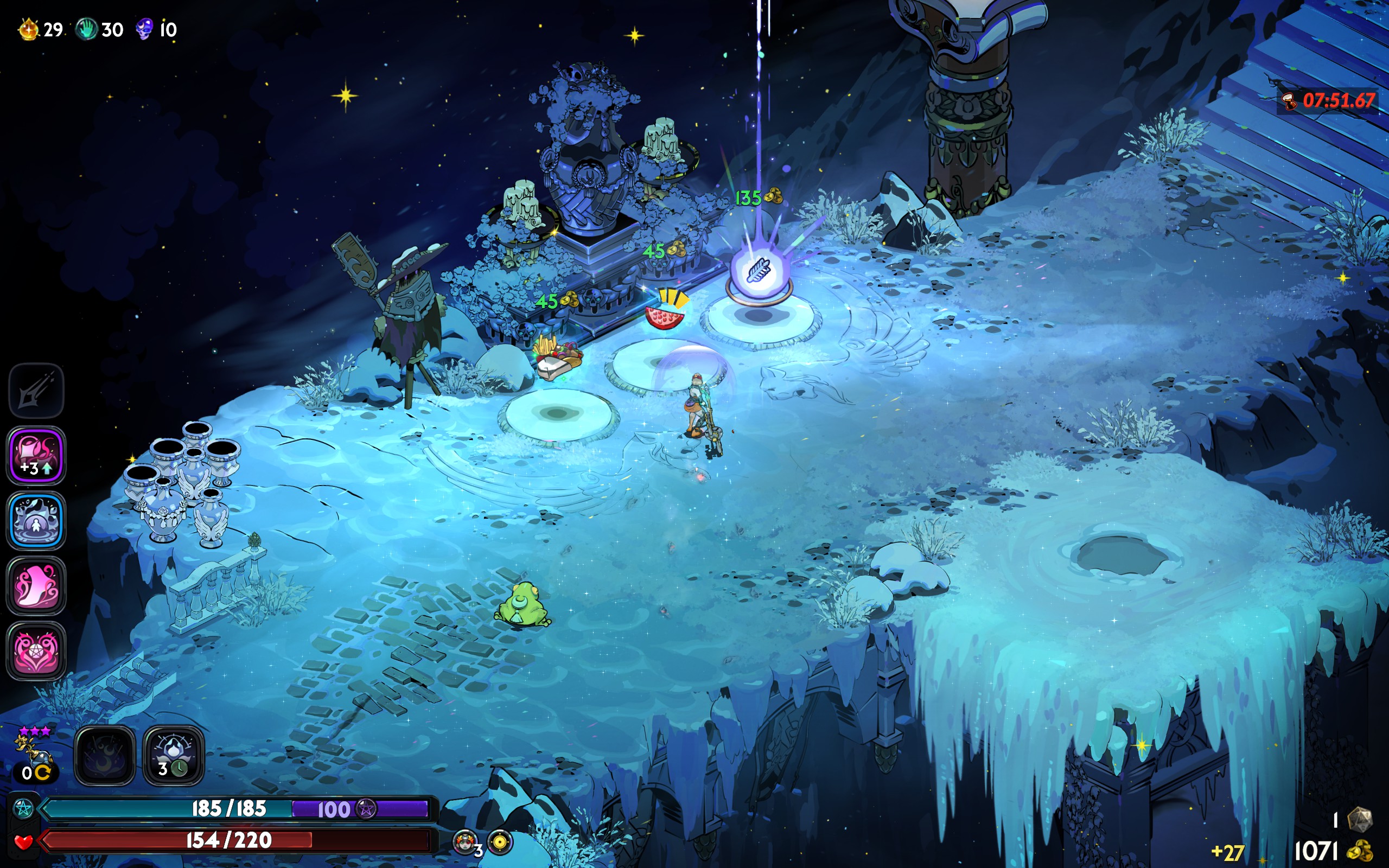The height and width of the screenshot is (868, 1389).
Task: Select the pink heart pentagram boon
Action: (36, 650)
